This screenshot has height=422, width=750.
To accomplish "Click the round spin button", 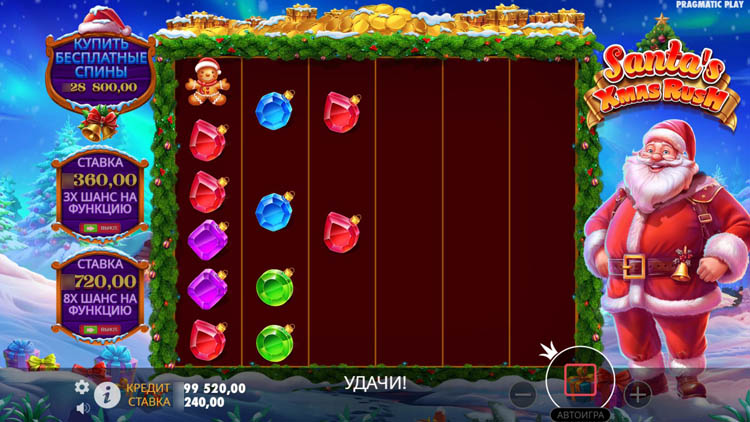I will [580, 380].
